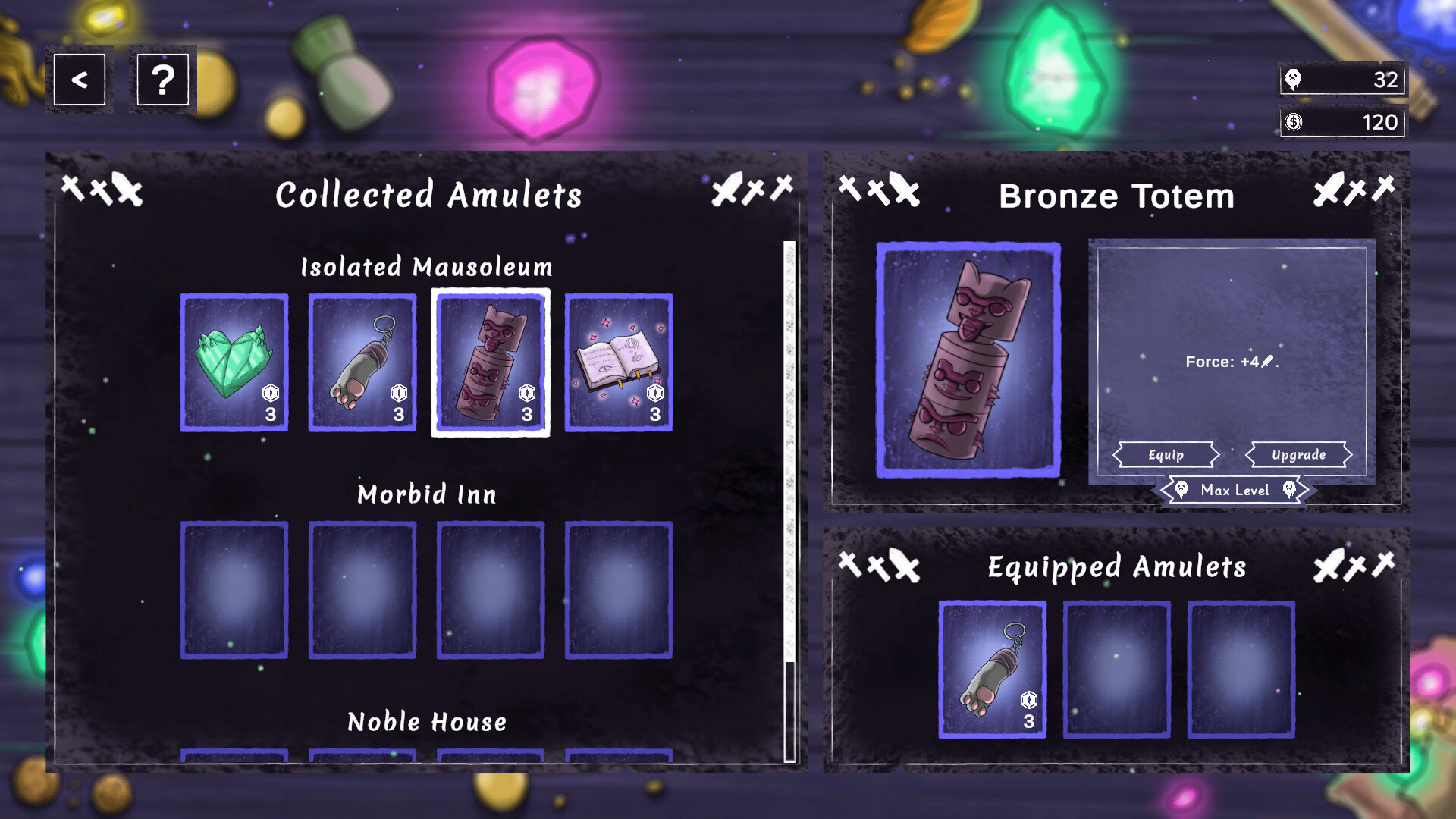The width and height of the screenshot is (1456, 819).
Task: Expand the Morbid Inn section
Action: point(427,494)
